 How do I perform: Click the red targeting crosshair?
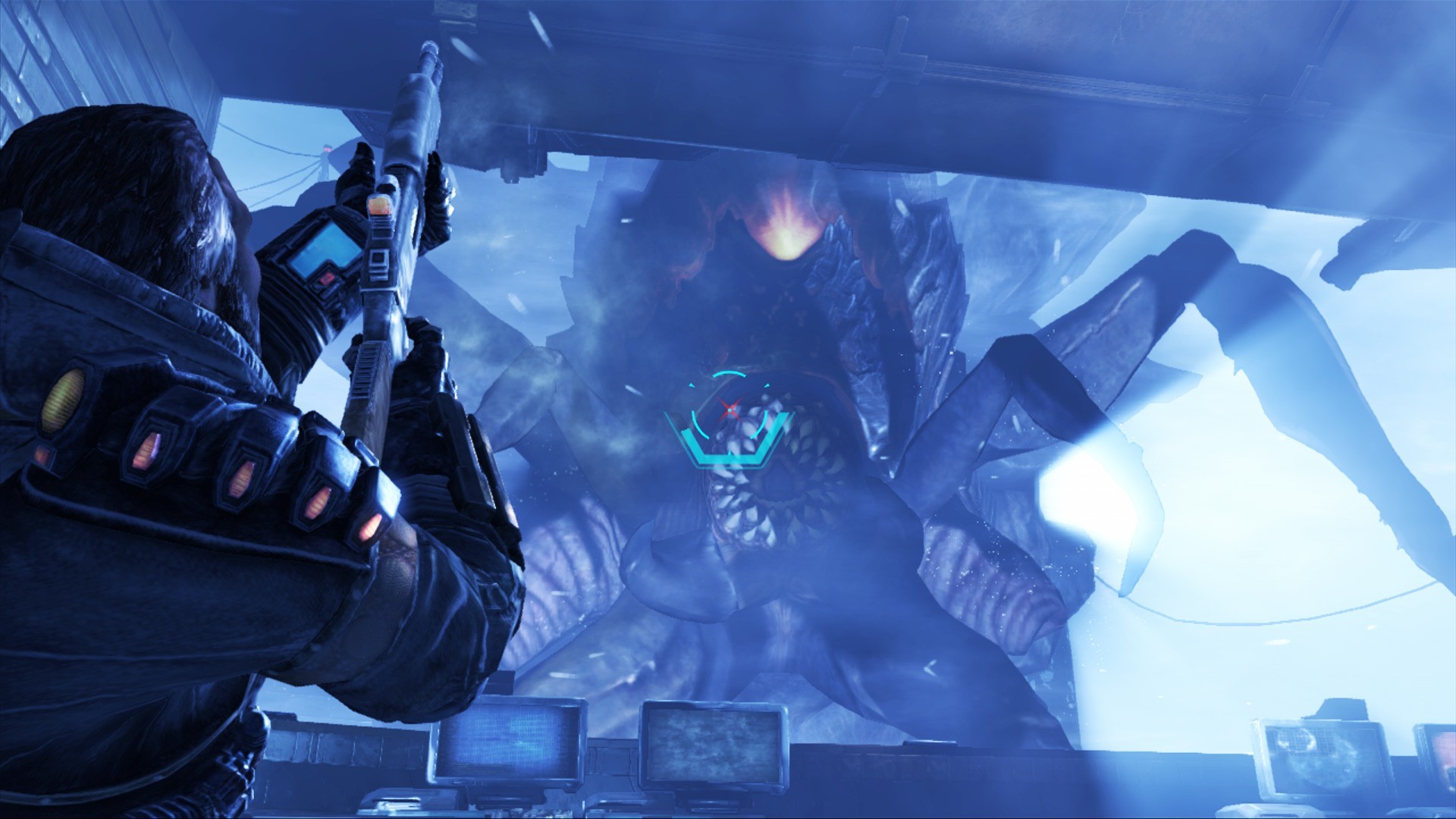[x=730, y=409]
